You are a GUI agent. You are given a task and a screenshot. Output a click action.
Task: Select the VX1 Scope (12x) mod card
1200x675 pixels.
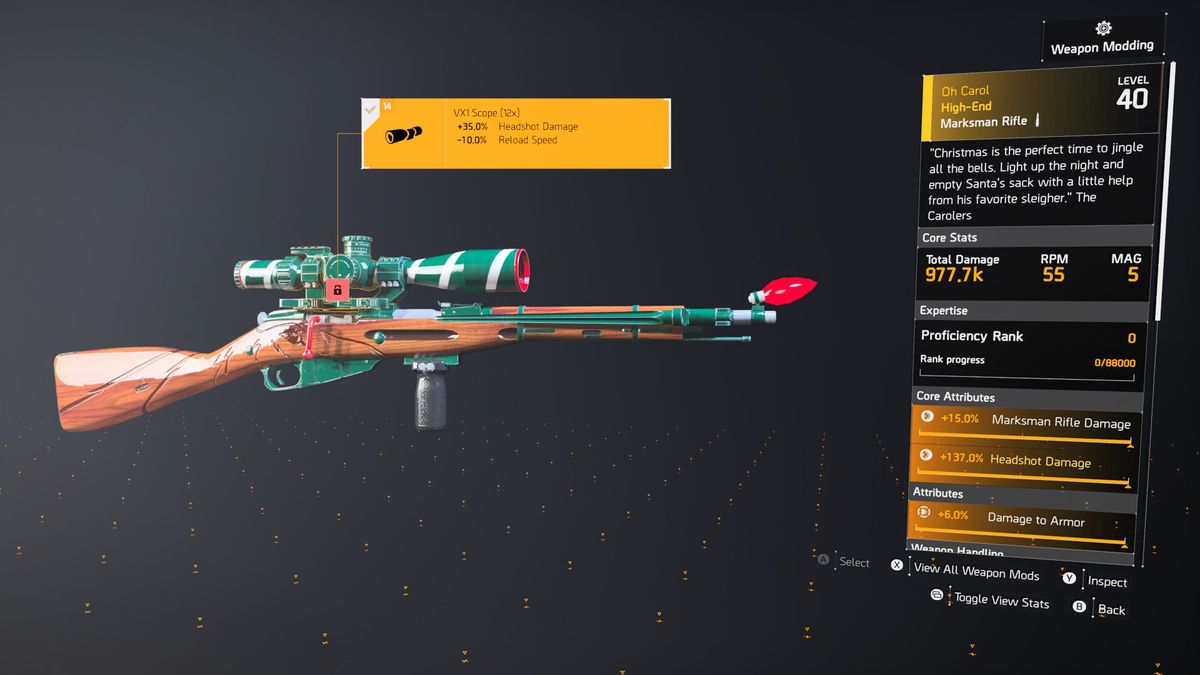(514, 133)
